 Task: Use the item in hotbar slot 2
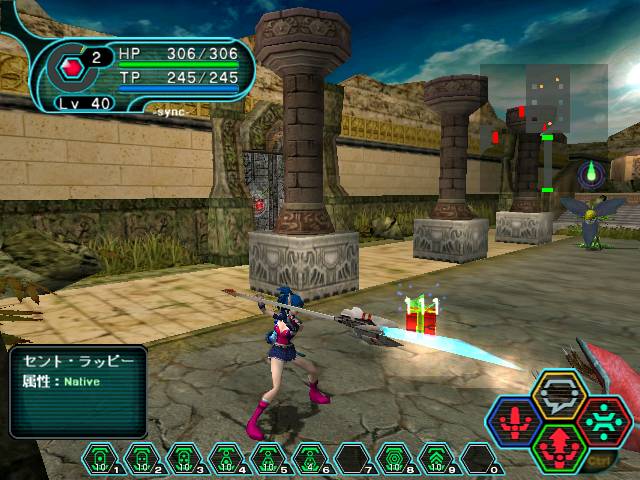pyautogui.click(x=141, y=458)
